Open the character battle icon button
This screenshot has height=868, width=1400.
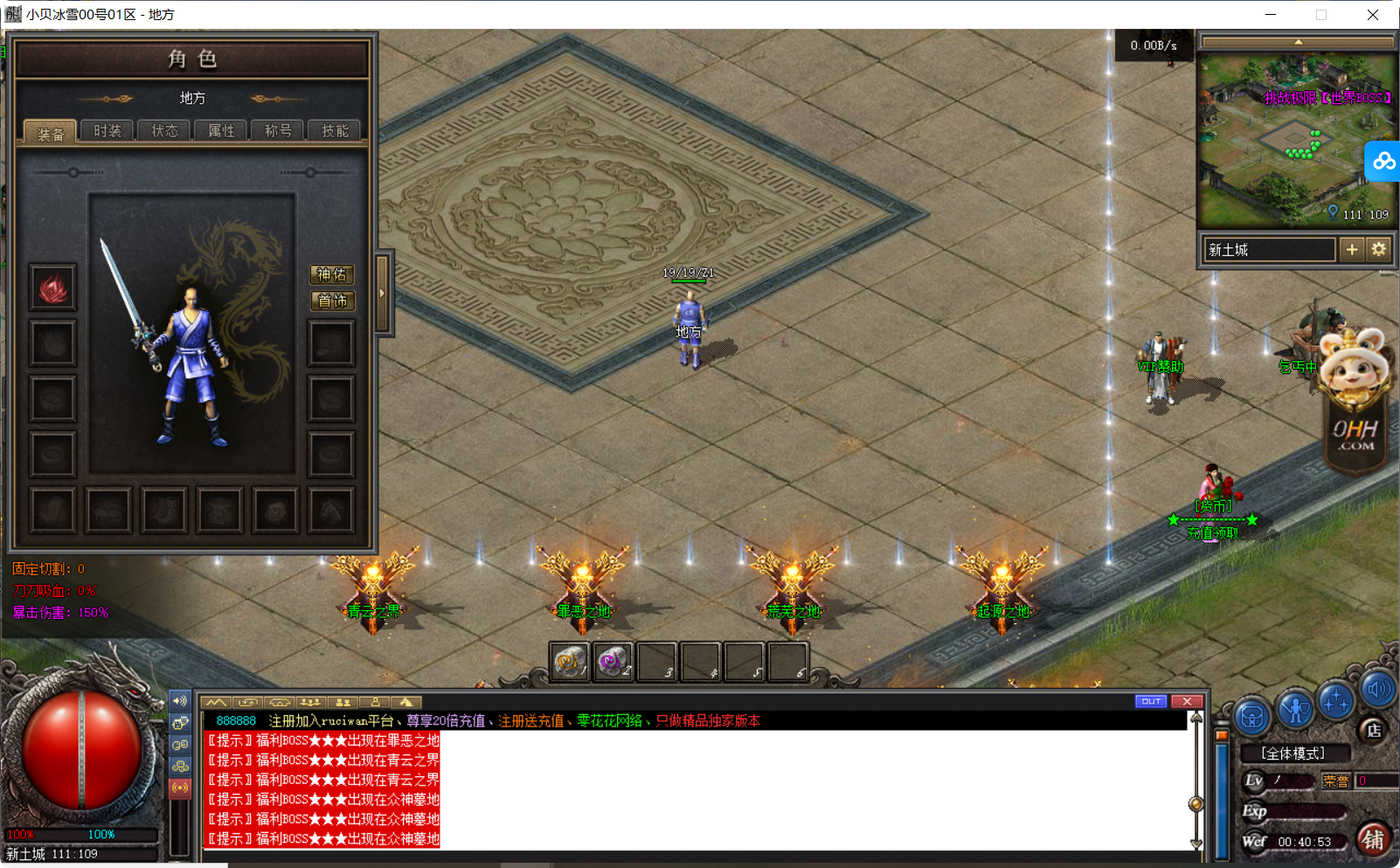point(1294,708)
